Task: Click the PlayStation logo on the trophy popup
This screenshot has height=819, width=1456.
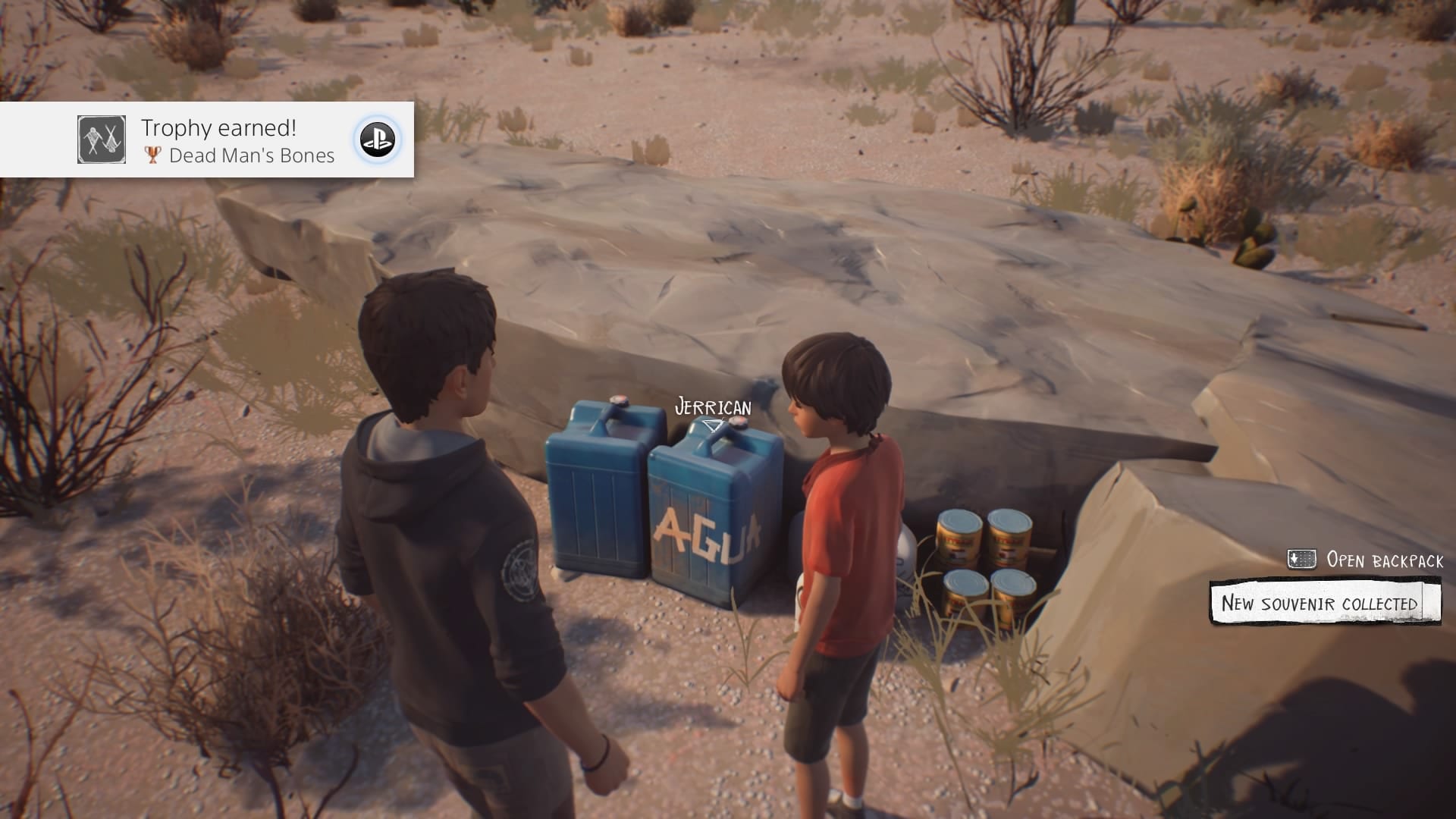Action: [377, 140]
